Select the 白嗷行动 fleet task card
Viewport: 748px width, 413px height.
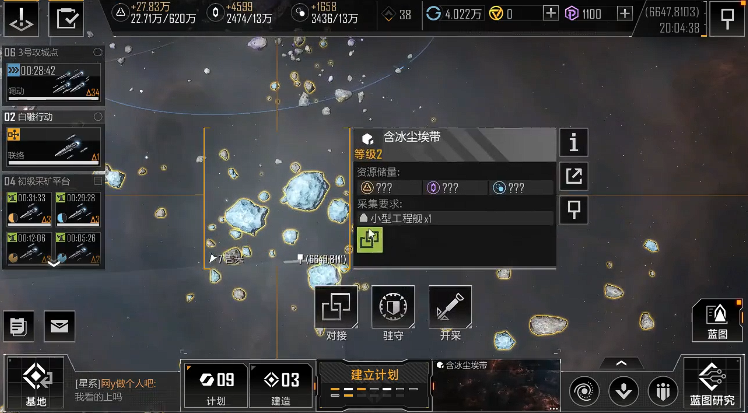[52, 138]
